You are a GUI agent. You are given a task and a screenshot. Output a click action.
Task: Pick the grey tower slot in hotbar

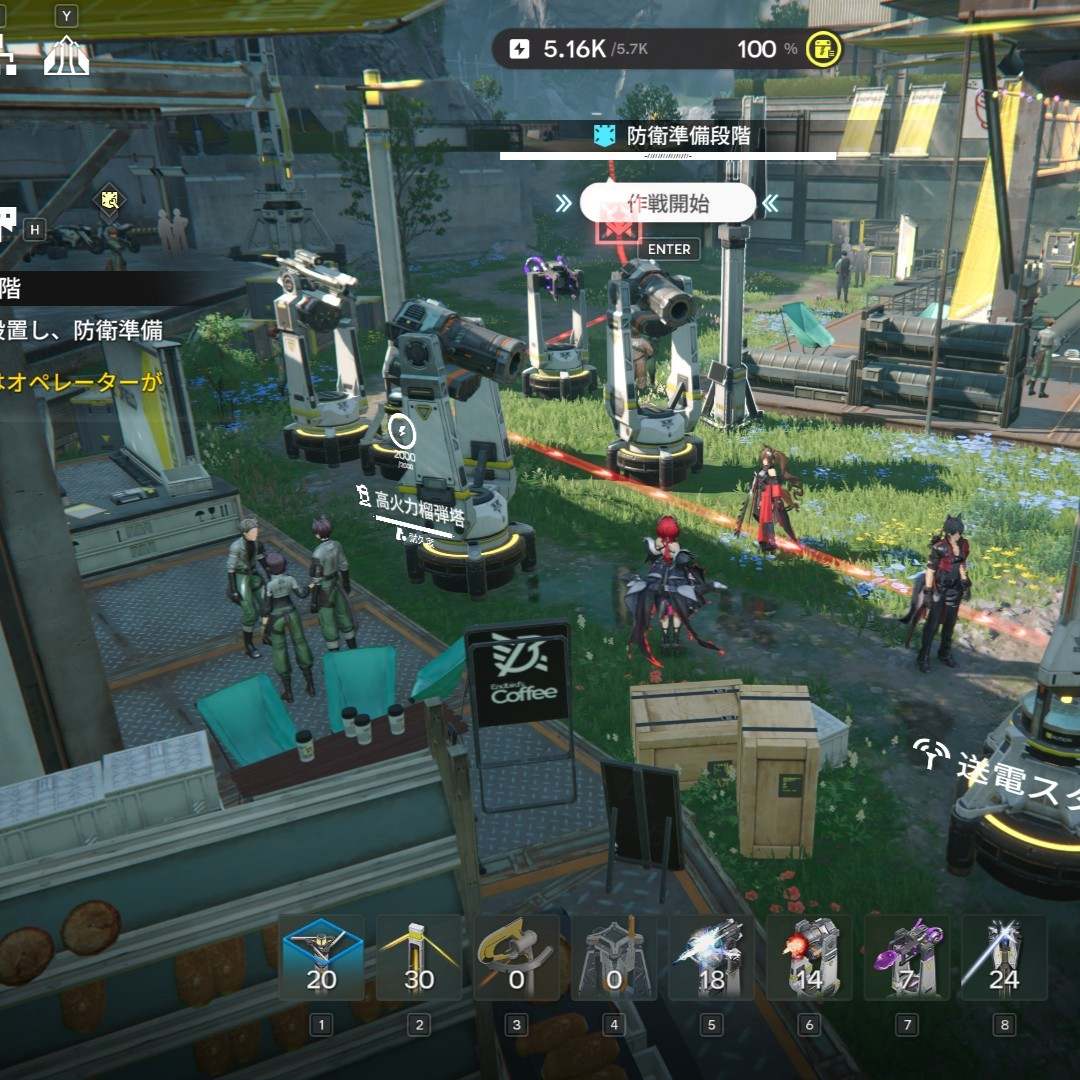click(x=614, y=958)
